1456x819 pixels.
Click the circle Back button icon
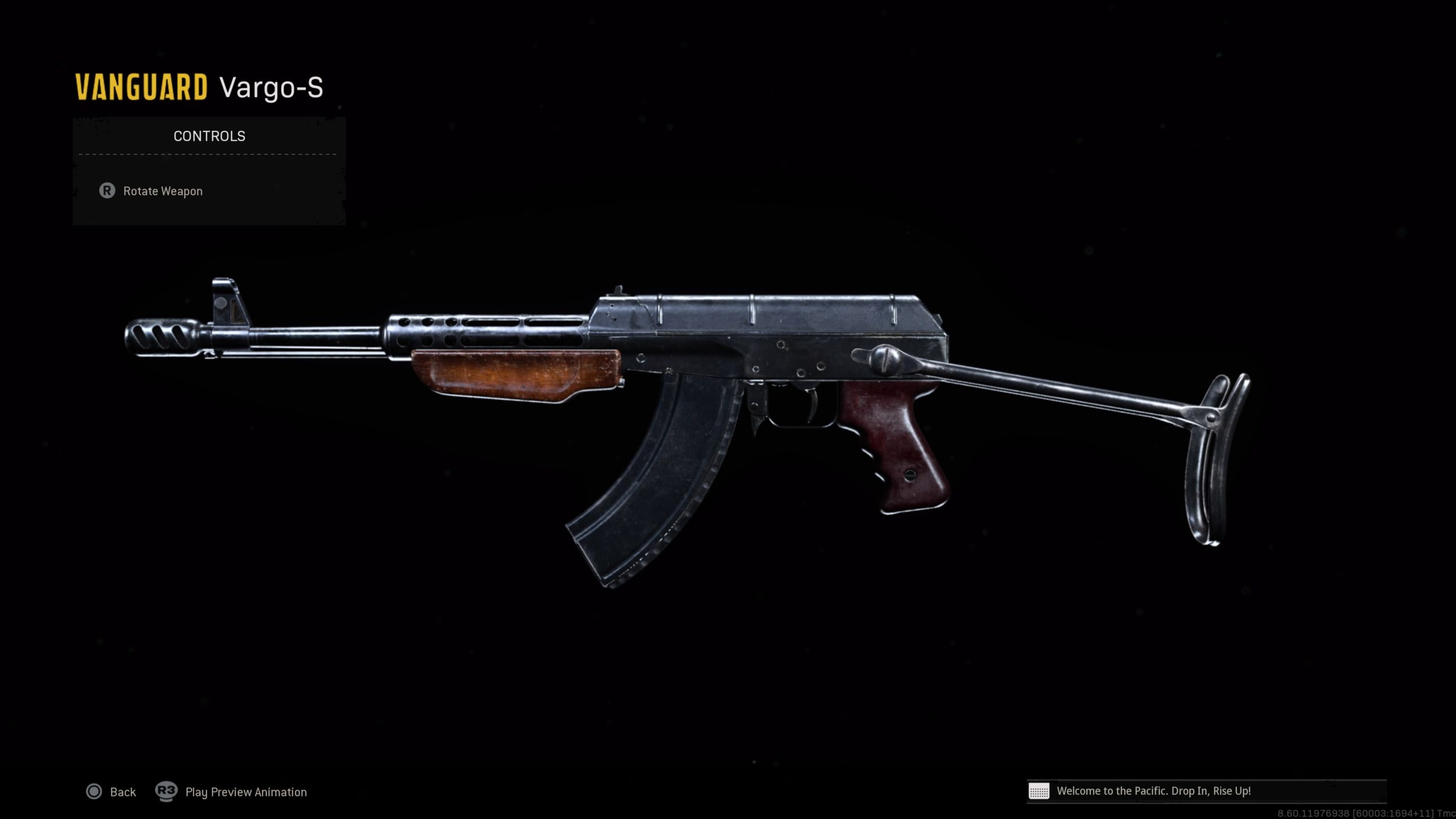(x=94, y=792)
